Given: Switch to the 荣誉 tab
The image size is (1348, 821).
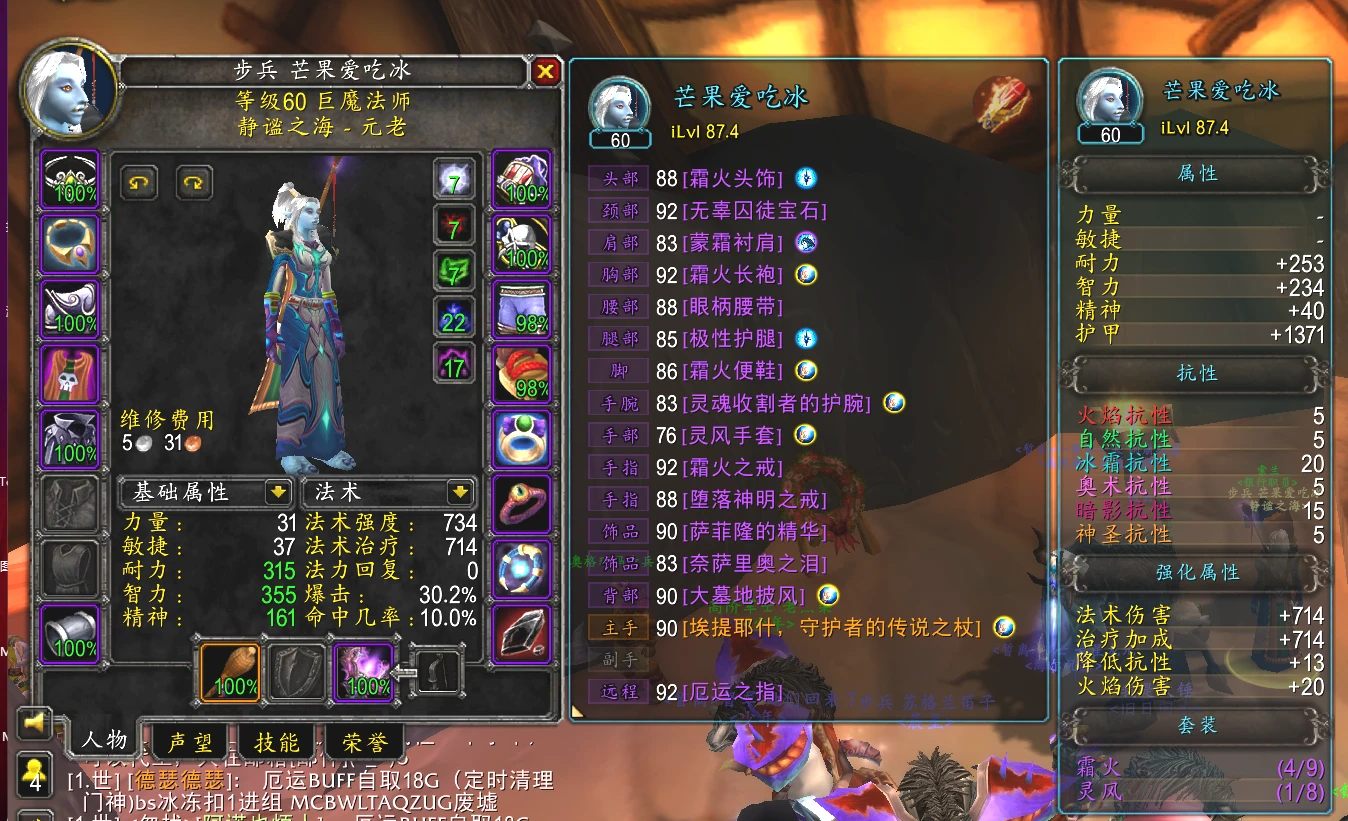Looking at the screenshot, I should pyautogui.click(x=365, y=741).
